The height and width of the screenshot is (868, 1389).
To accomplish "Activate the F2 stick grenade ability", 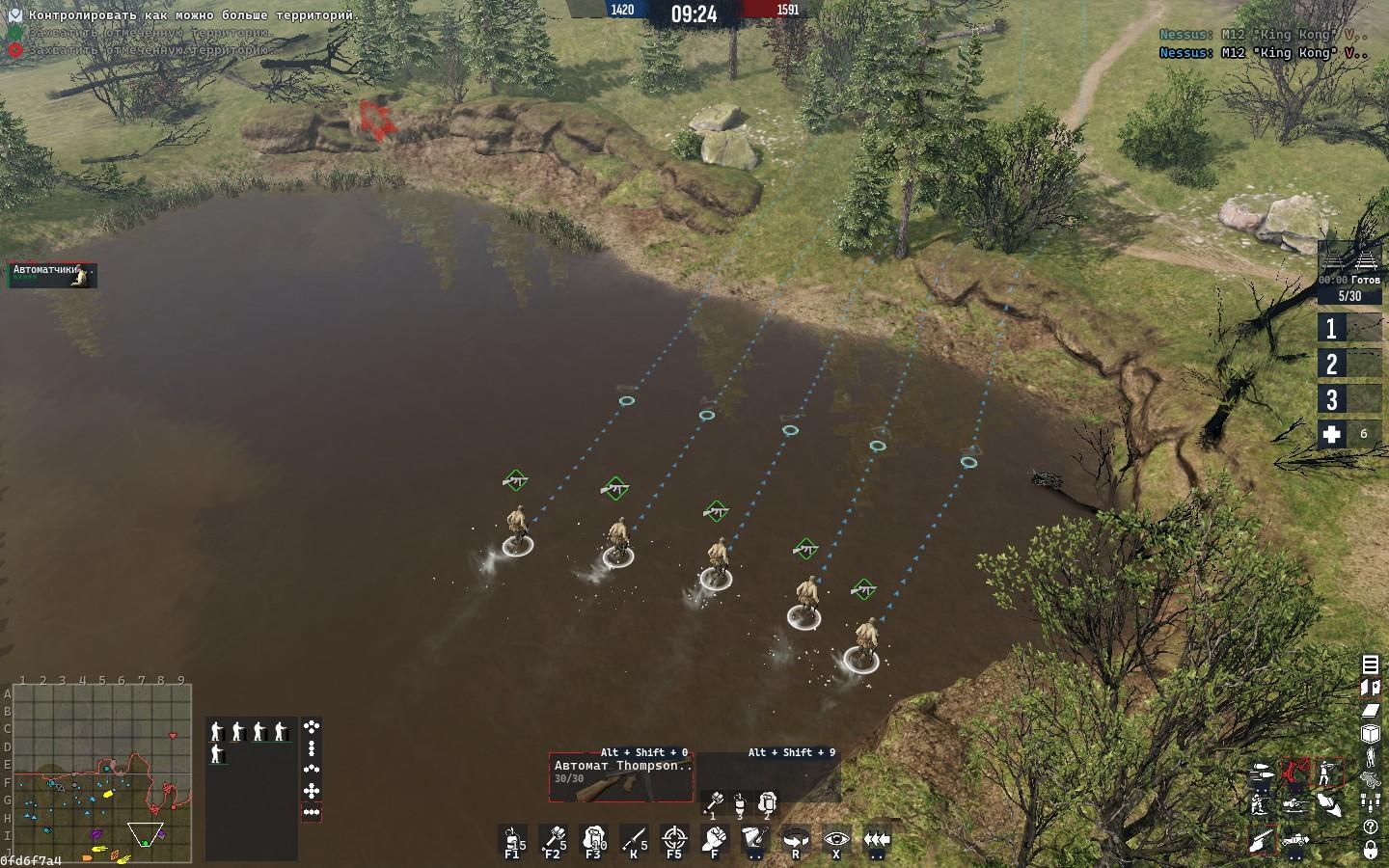I will coord(554,839).
